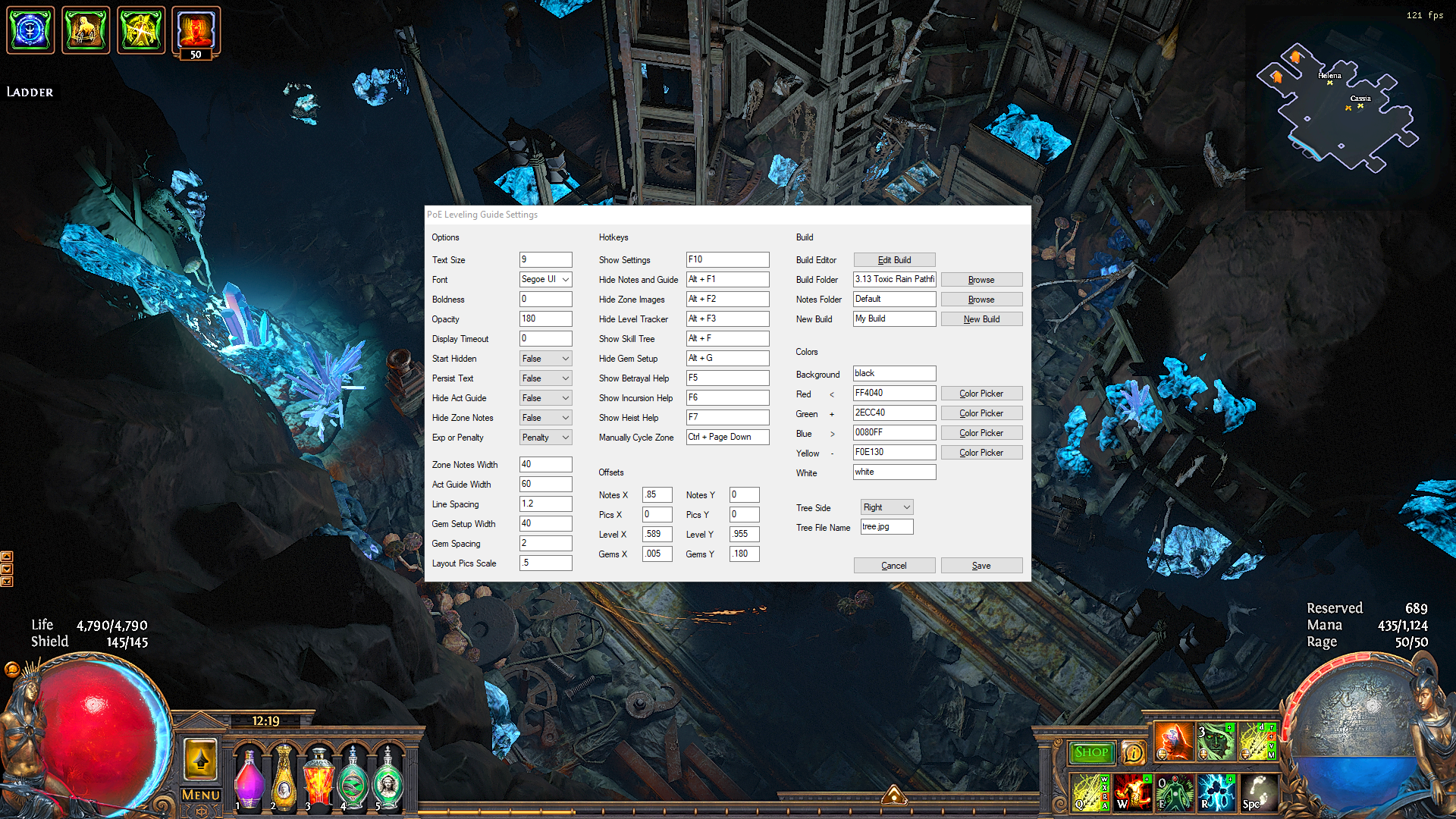
Task: Open the Tree Side dropdown
Action: pyautogui.click(x=886, y=507)
